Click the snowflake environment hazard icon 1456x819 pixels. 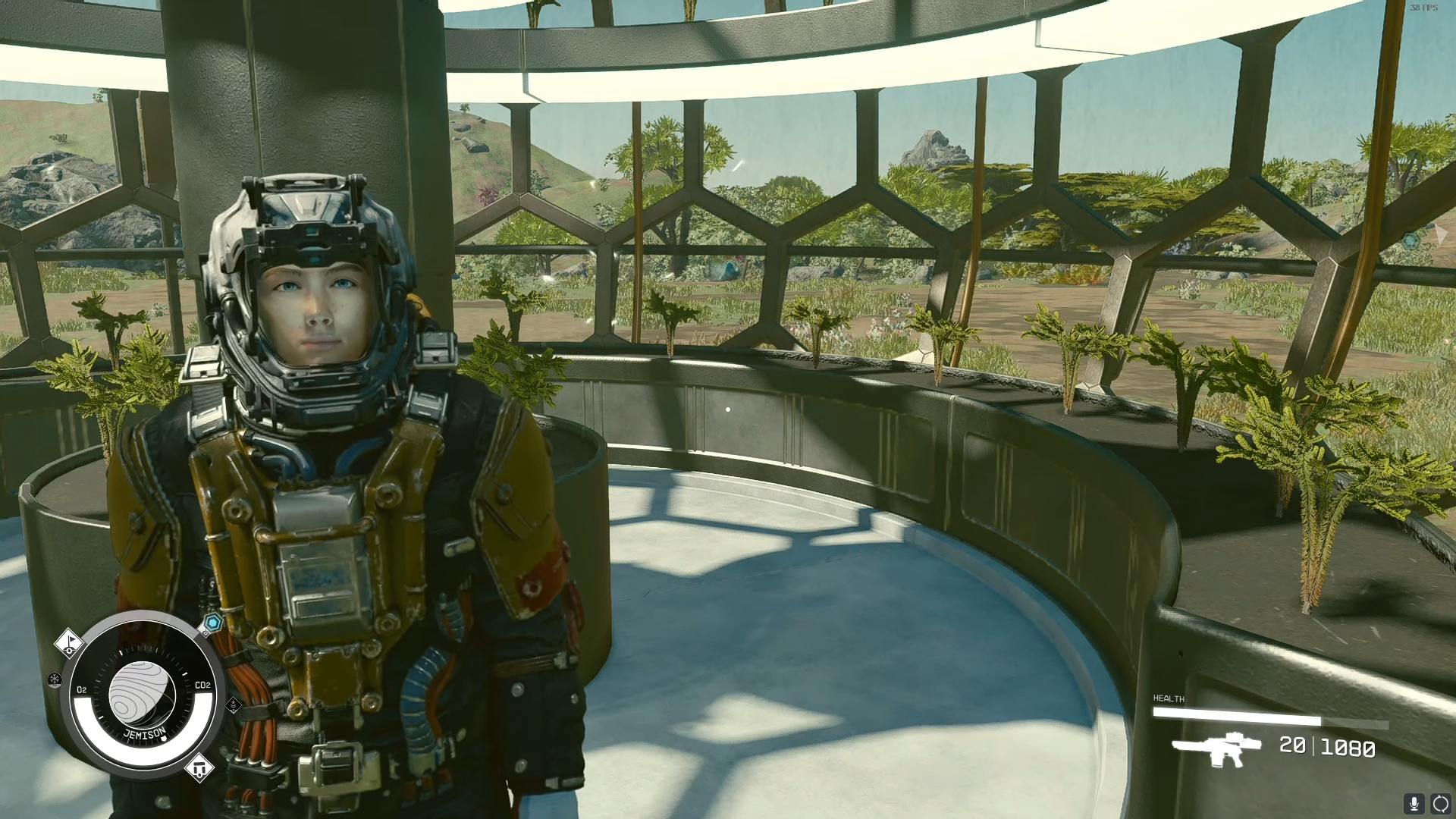point(55,679)
